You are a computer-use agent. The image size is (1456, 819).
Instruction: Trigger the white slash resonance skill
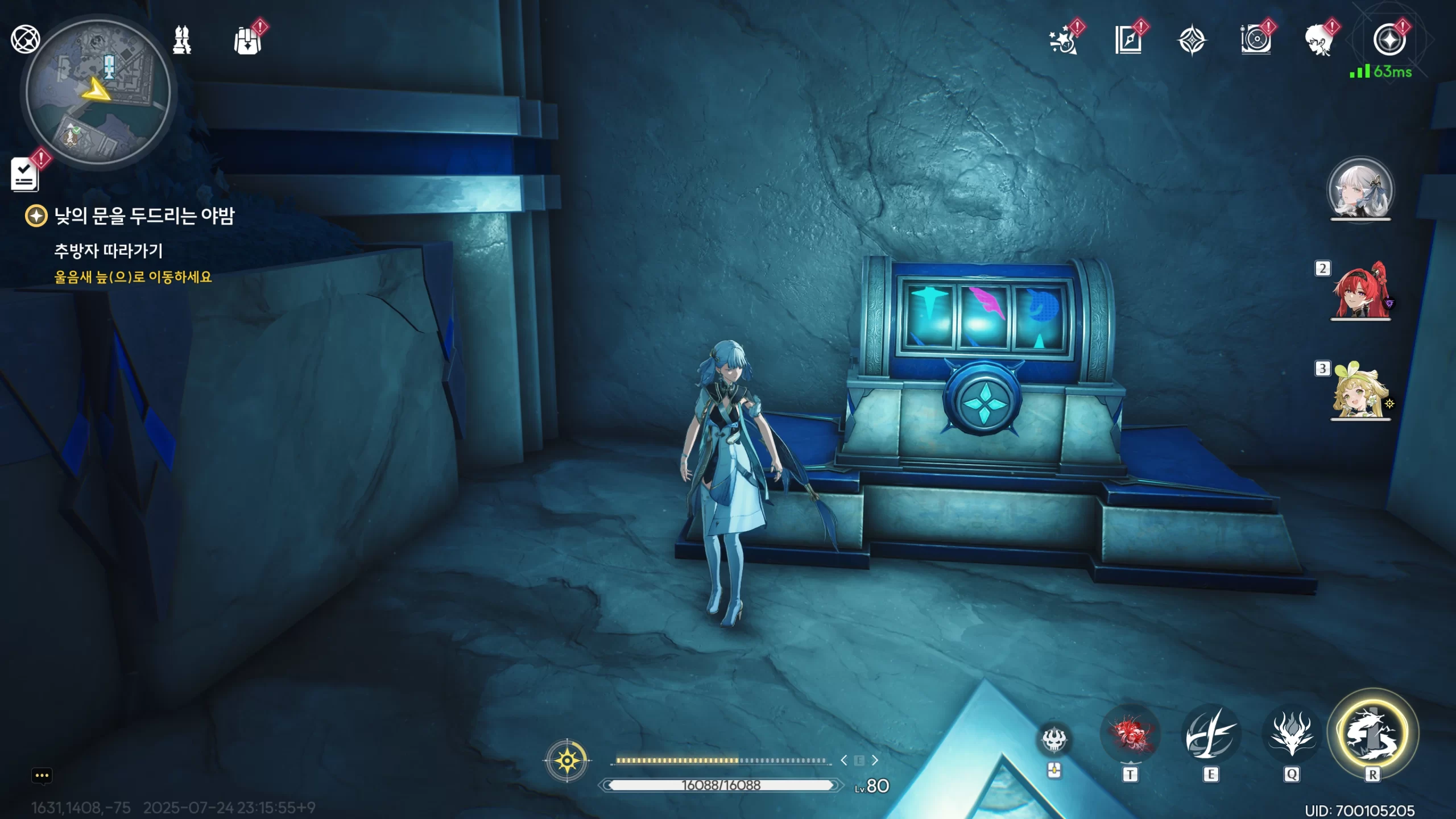(x=1210, y=735)
